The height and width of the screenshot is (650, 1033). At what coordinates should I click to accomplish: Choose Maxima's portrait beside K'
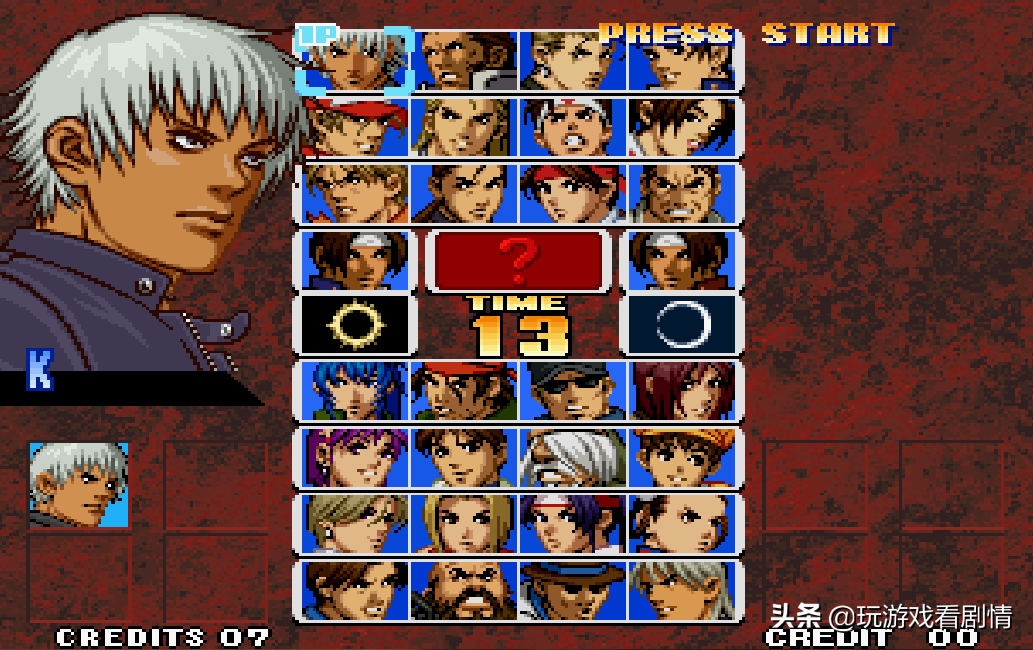pos(463,62)
